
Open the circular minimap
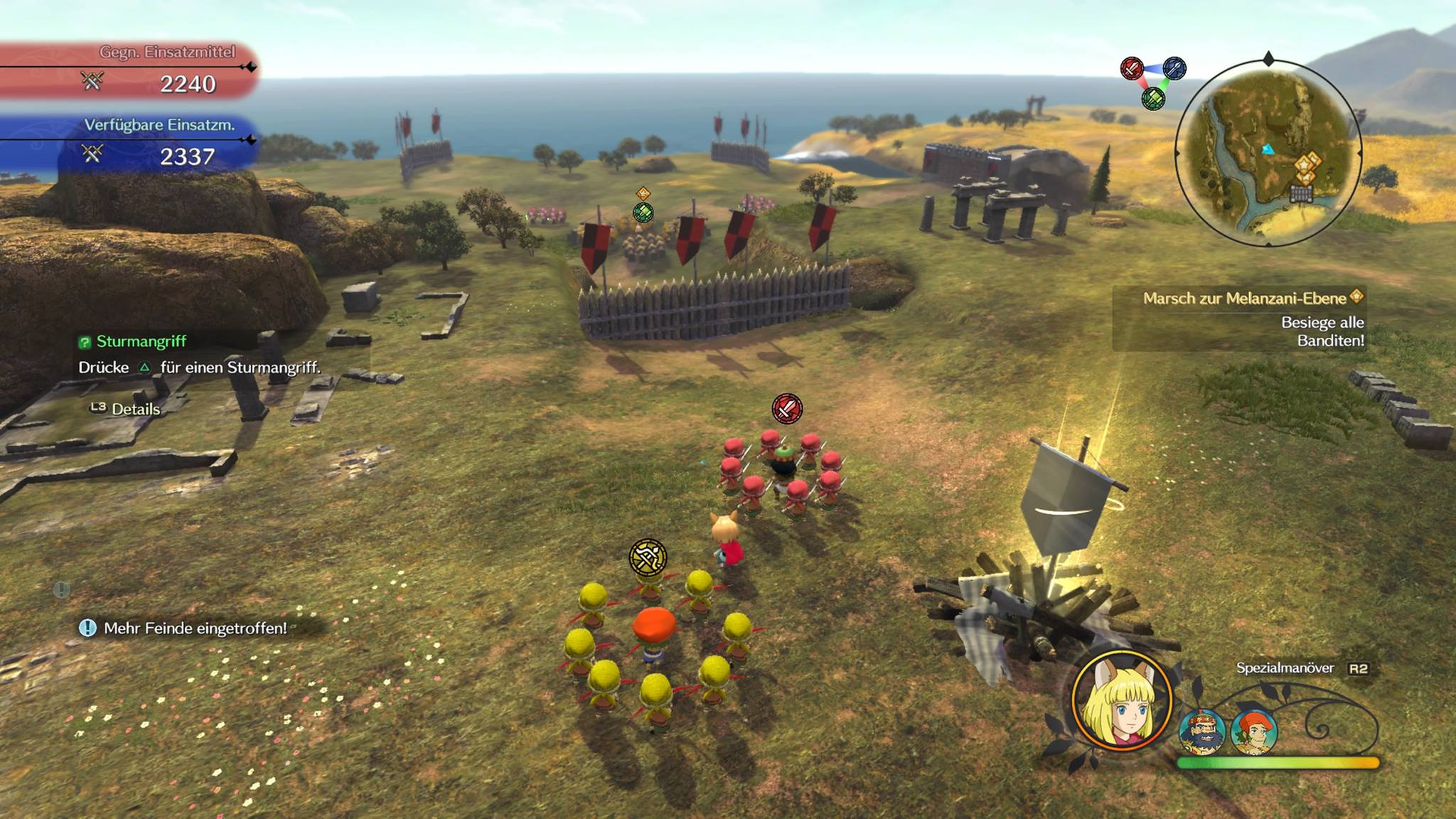click(x=1268, y=154)
